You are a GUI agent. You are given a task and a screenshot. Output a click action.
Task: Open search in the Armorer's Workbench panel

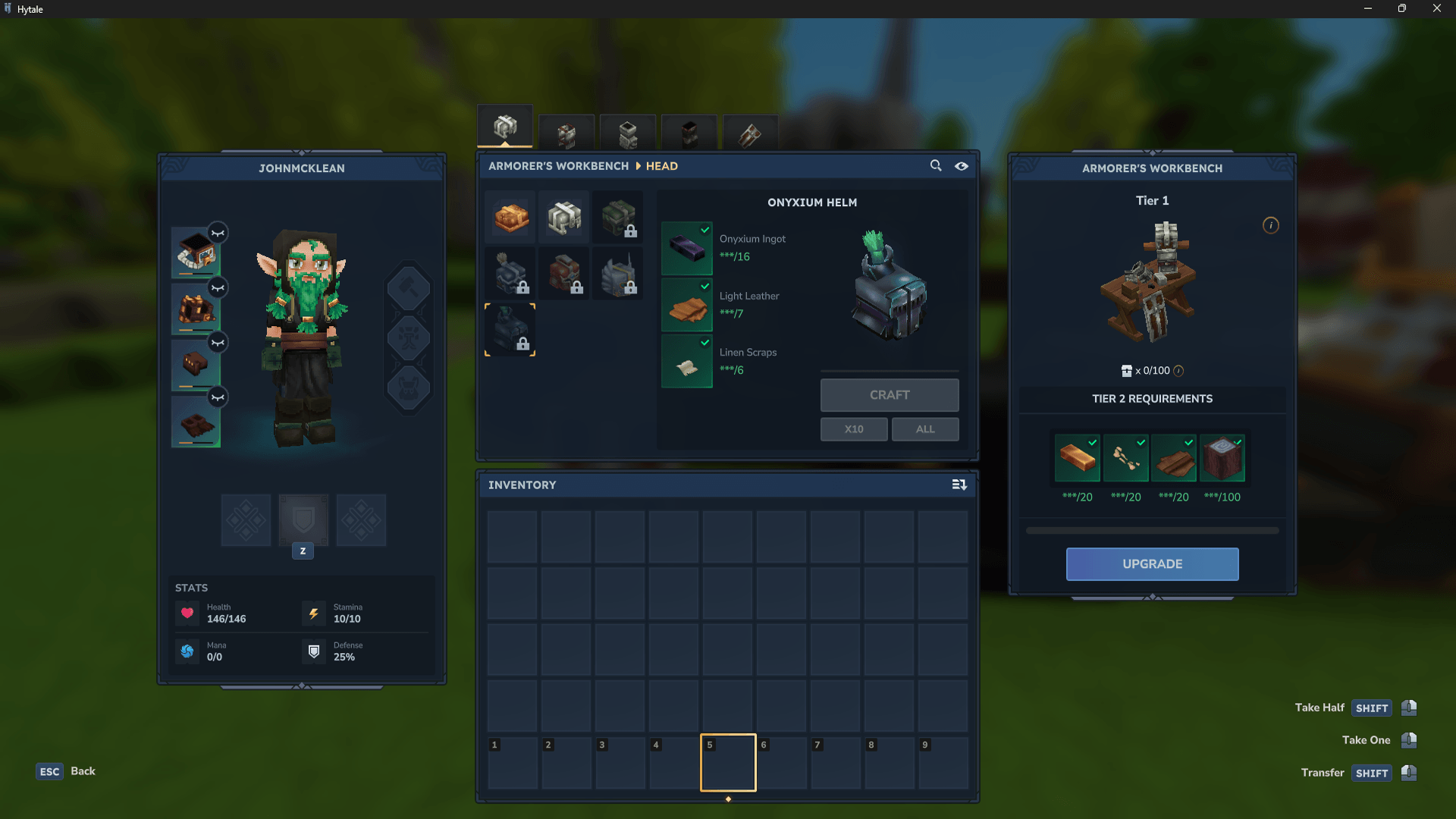pyautogui.click(x=935, y=165)
